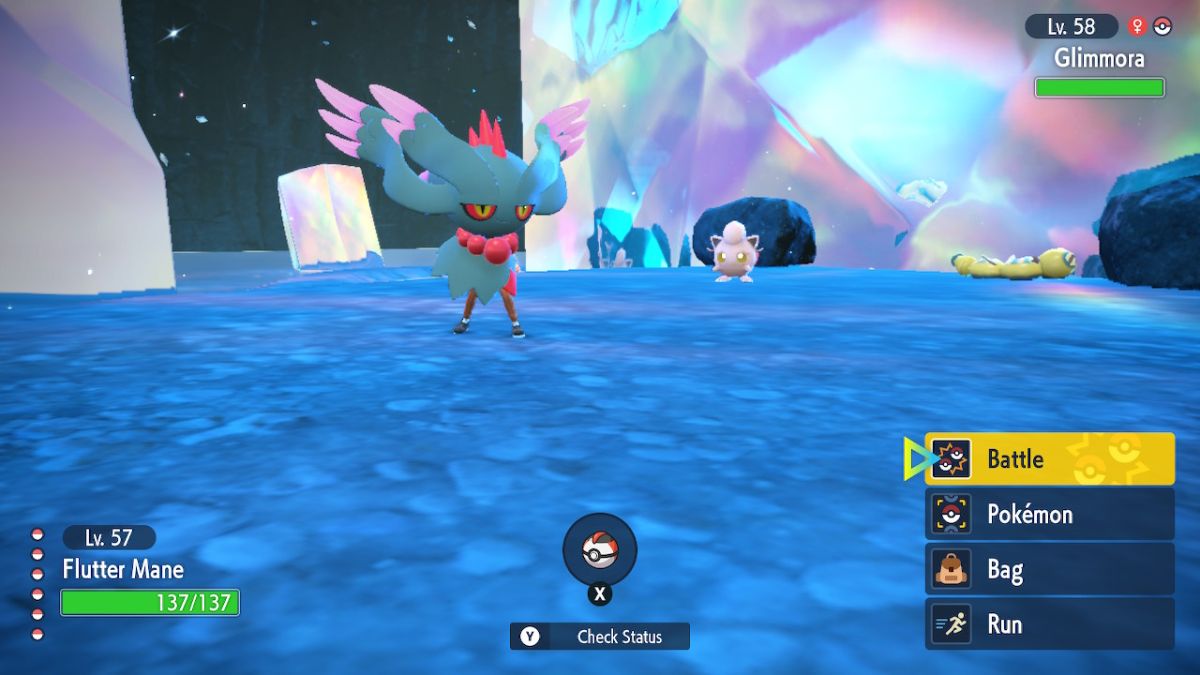1200x675 pixels.
Task: Choose Run to flee the battle
Action: coord(1048,624)
